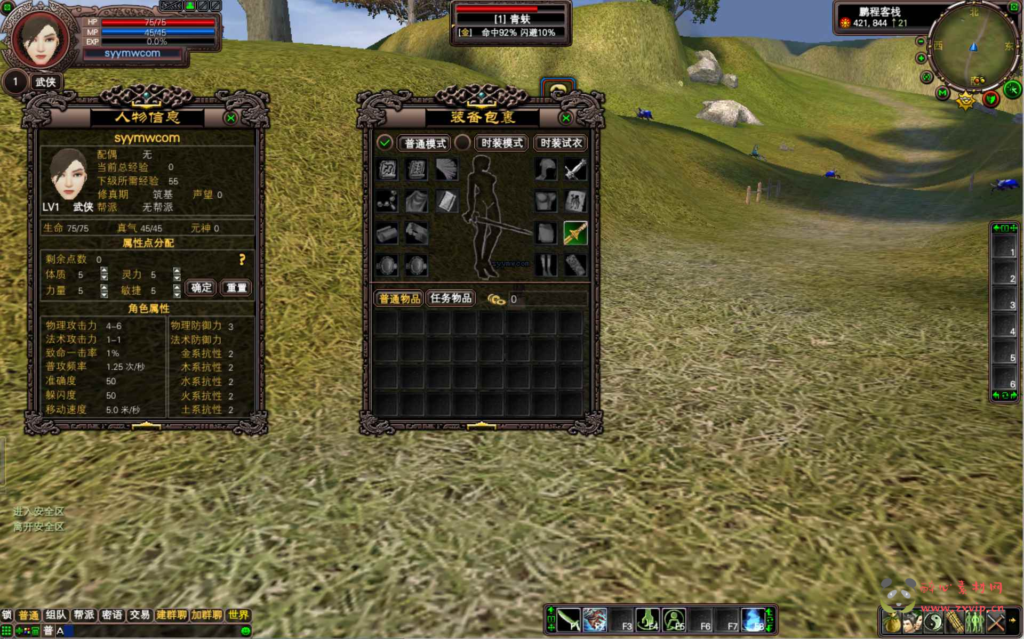The height and width of the screenshot is (639, 1024).
Task: Activate the sword attack skill on hotbar
Action: pos(569,620)
